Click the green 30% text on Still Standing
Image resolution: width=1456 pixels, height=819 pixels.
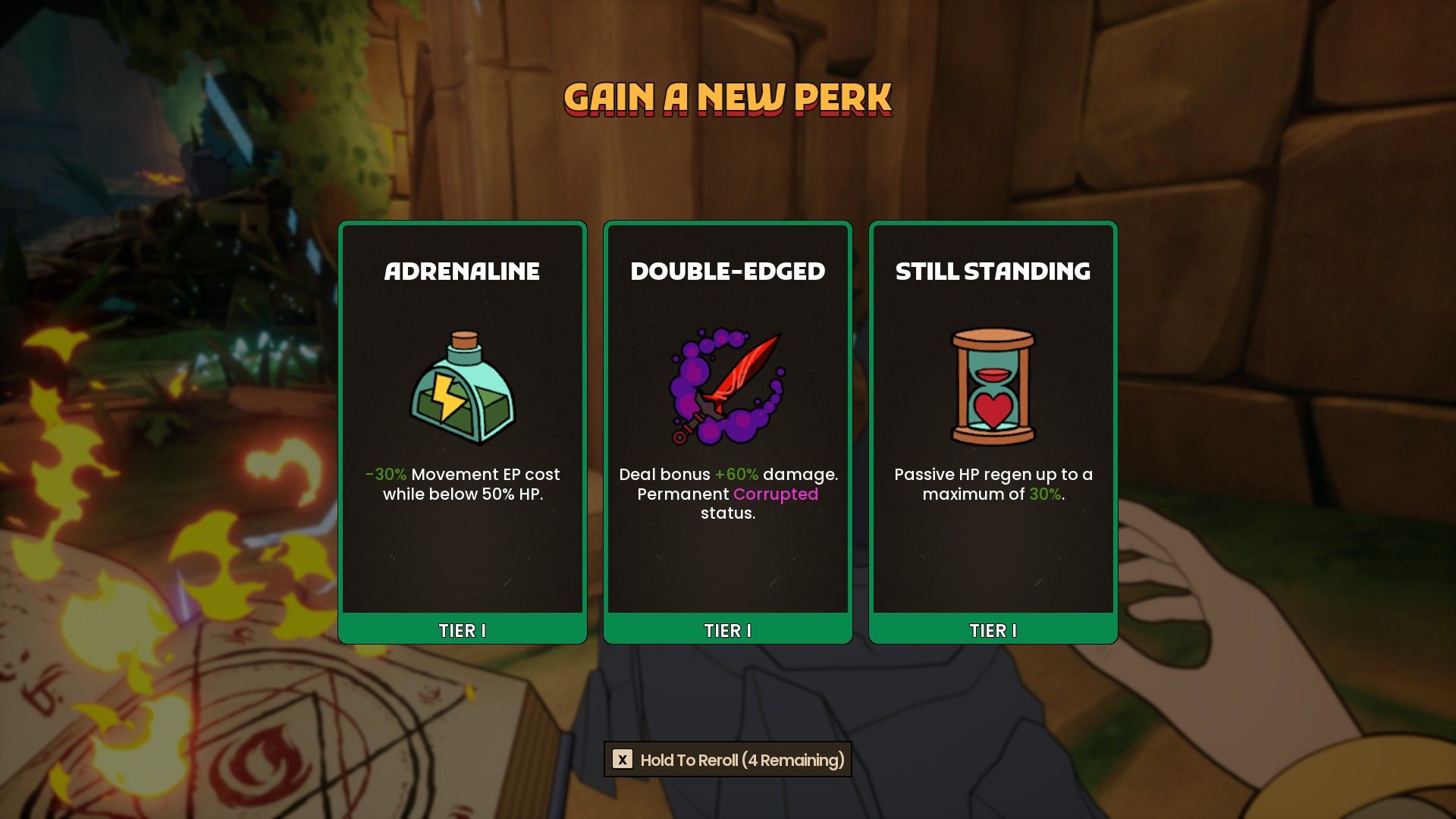[x=1045, y=494]
